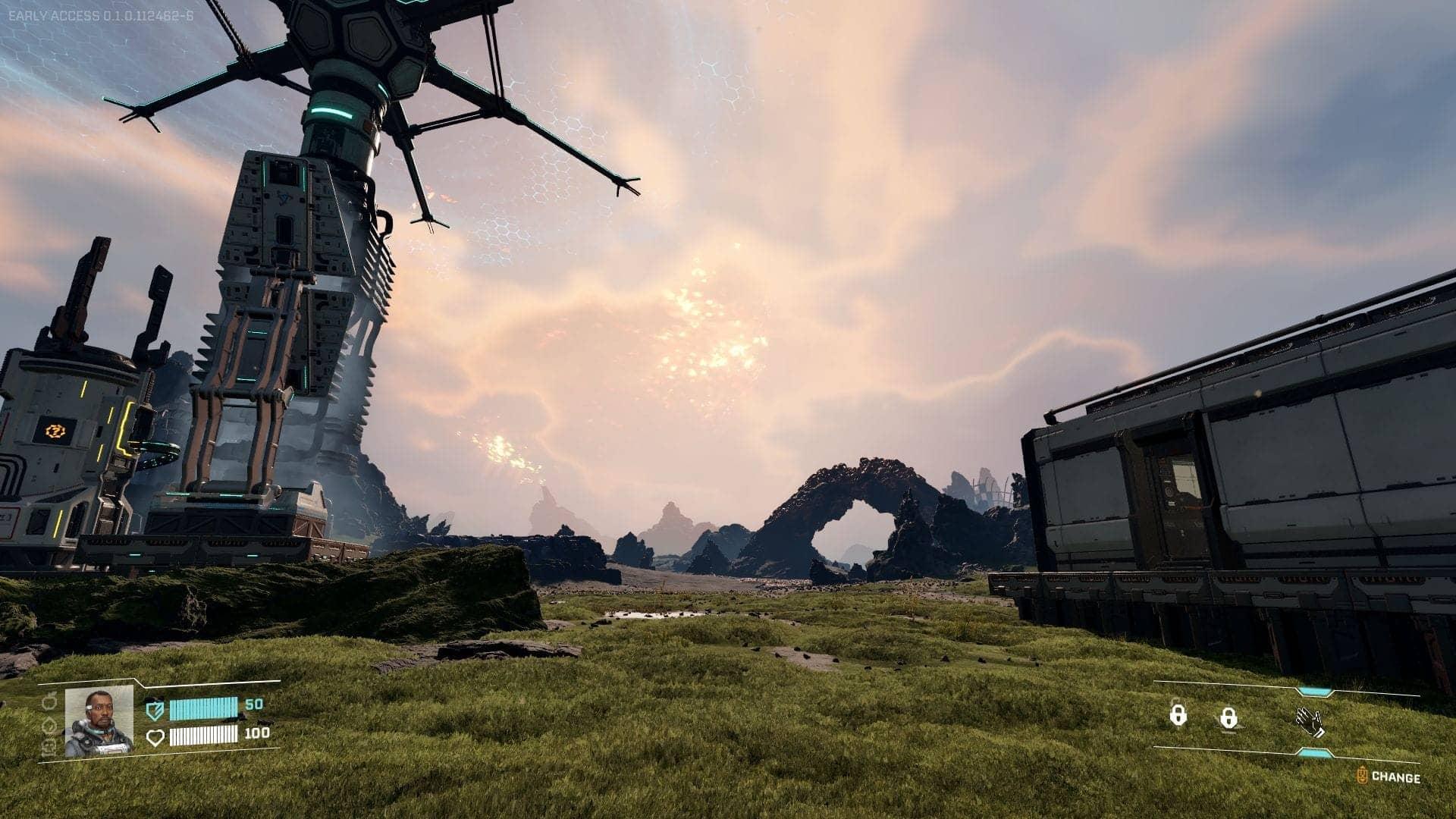
Task: Click the water droplet status icon beside the portrait
Action: (49, 726)
